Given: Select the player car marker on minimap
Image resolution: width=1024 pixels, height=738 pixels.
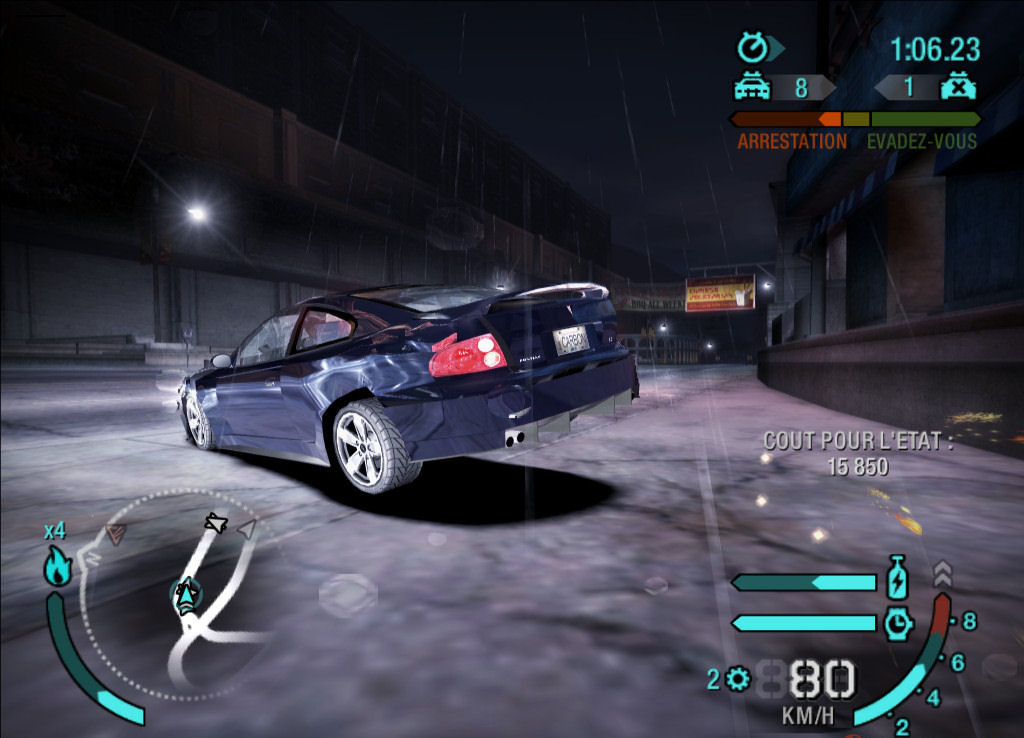Looking at the screenshot, I should (185, 596).
